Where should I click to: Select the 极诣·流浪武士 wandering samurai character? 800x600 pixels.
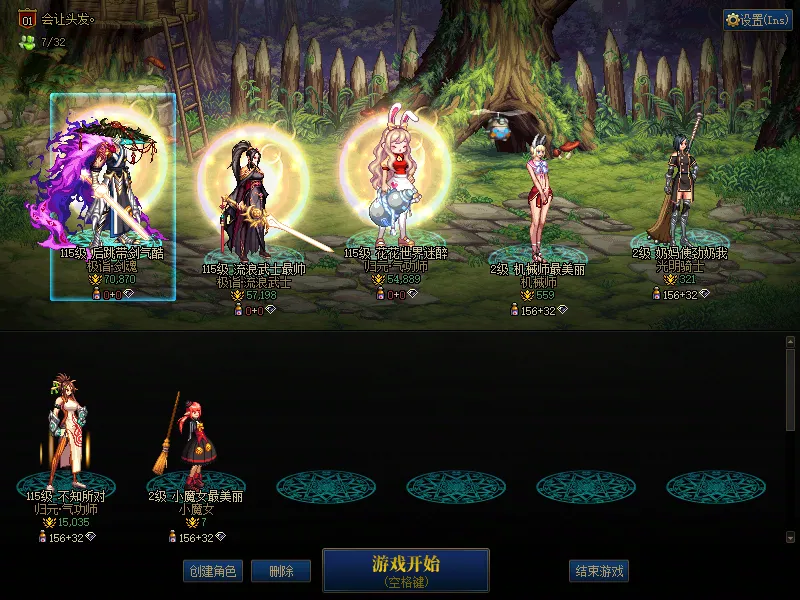pos(252,200)
